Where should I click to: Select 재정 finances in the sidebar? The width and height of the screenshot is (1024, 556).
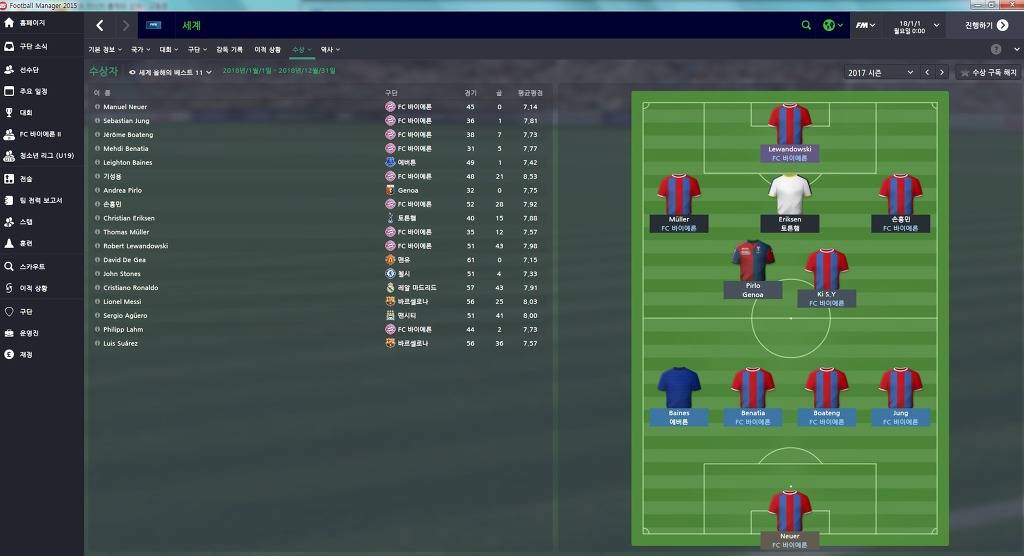(x=26, y=354)
